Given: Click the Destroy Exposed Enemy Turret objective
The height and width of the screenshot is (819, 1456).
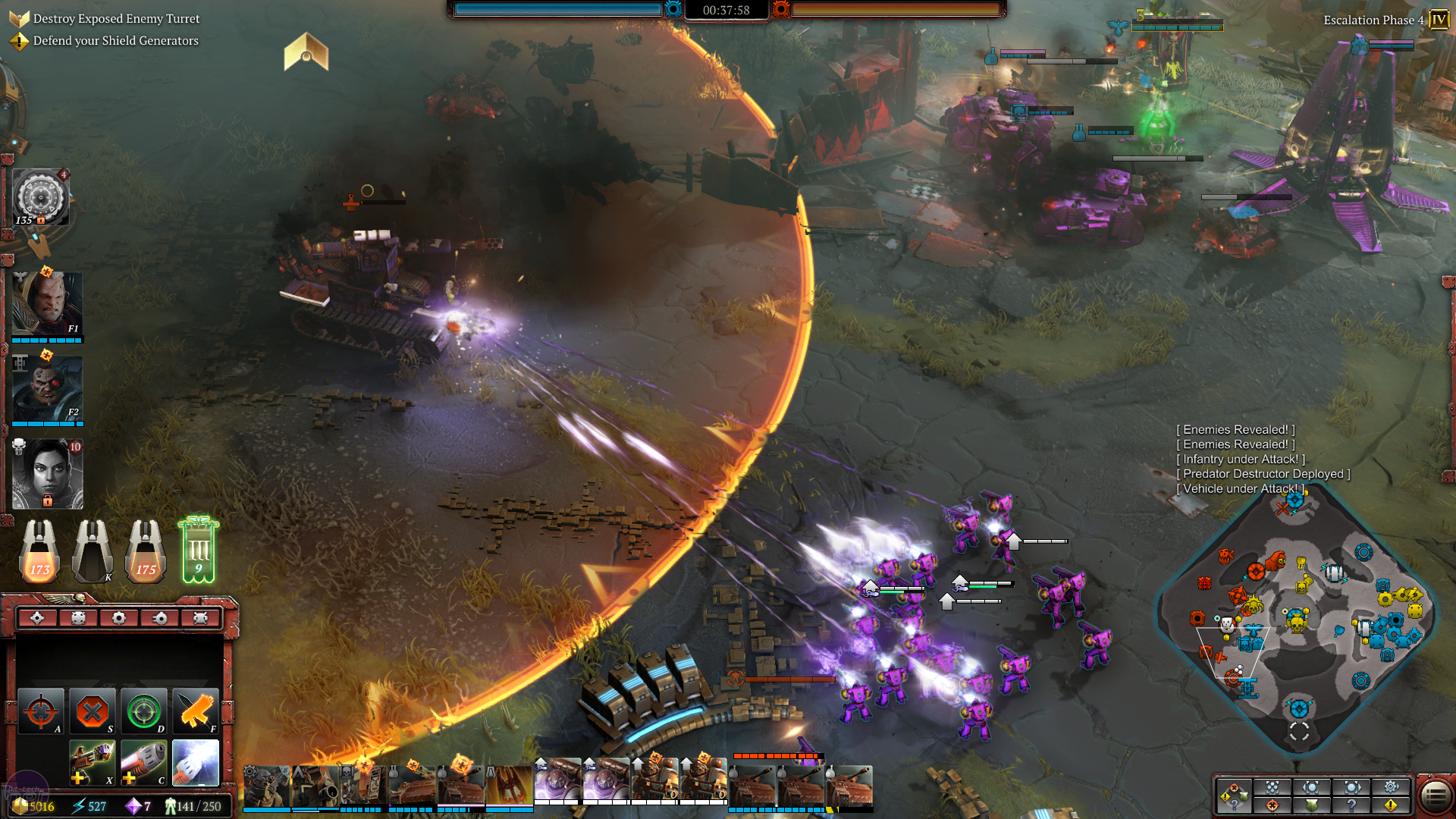Looking at the screenshot, I should click(x=116, y=18).
